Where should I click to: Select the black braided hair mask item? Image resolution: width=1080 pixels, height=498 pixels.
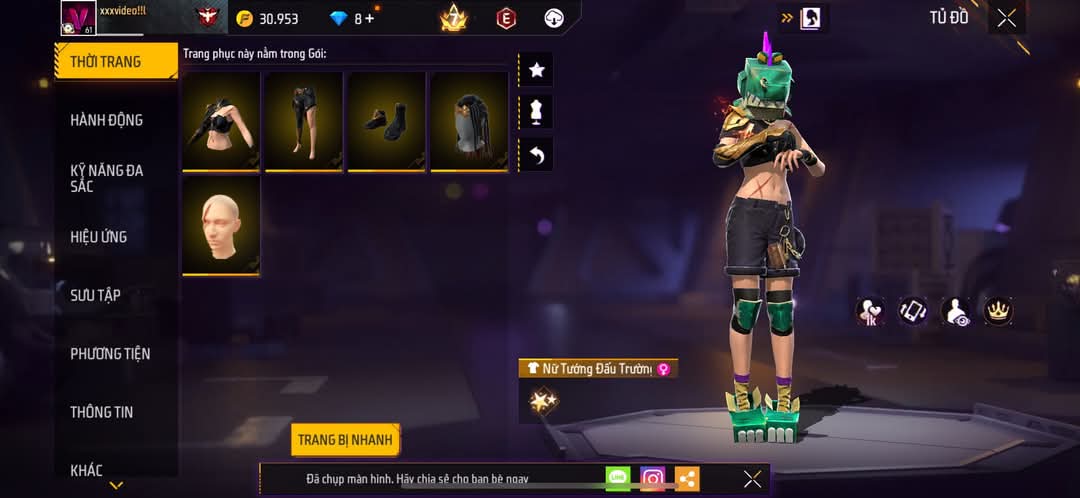pos(469,121)
